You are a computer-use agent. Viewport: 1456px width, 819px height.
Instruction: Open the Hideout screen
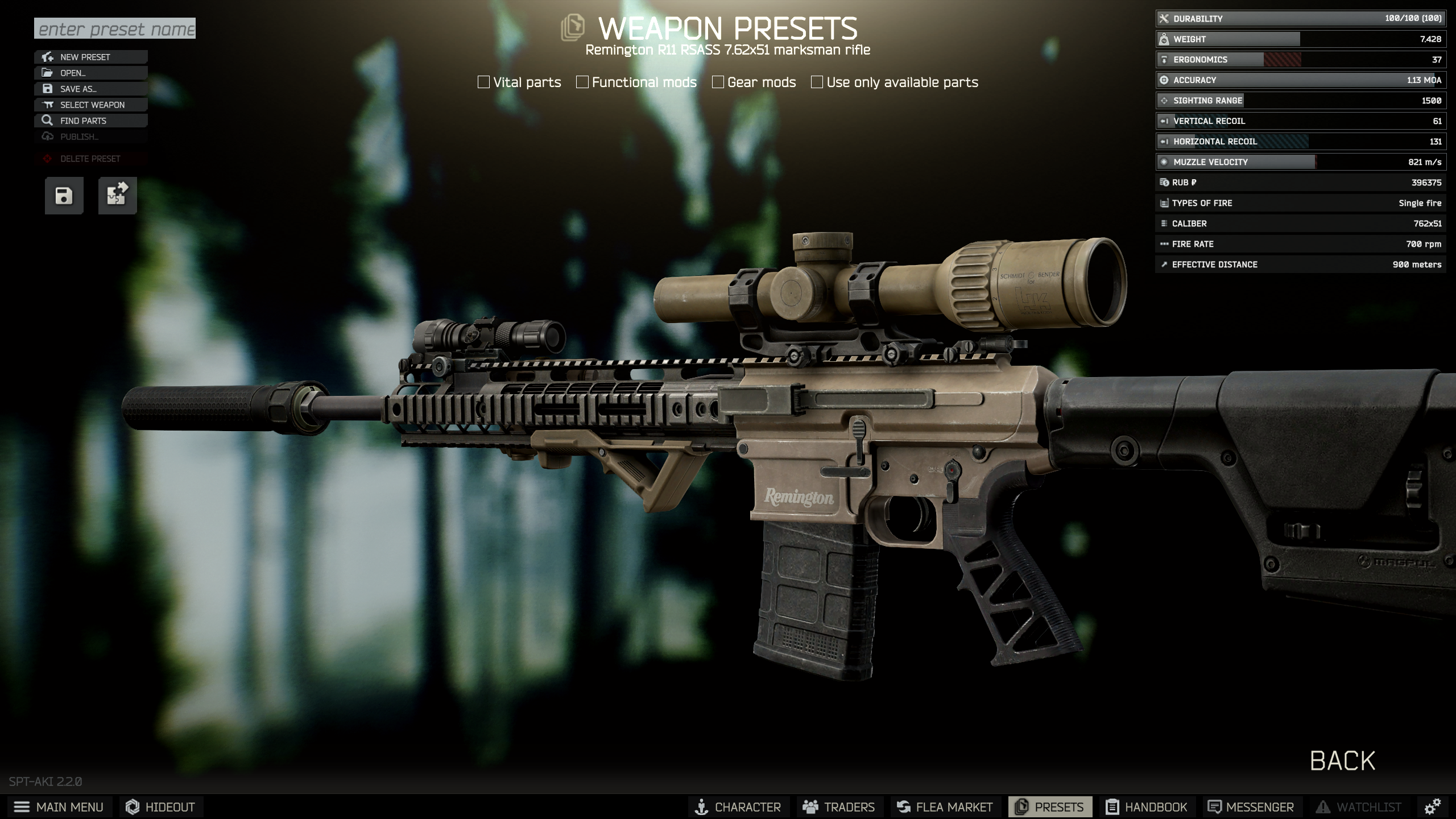tap(161, 807)
